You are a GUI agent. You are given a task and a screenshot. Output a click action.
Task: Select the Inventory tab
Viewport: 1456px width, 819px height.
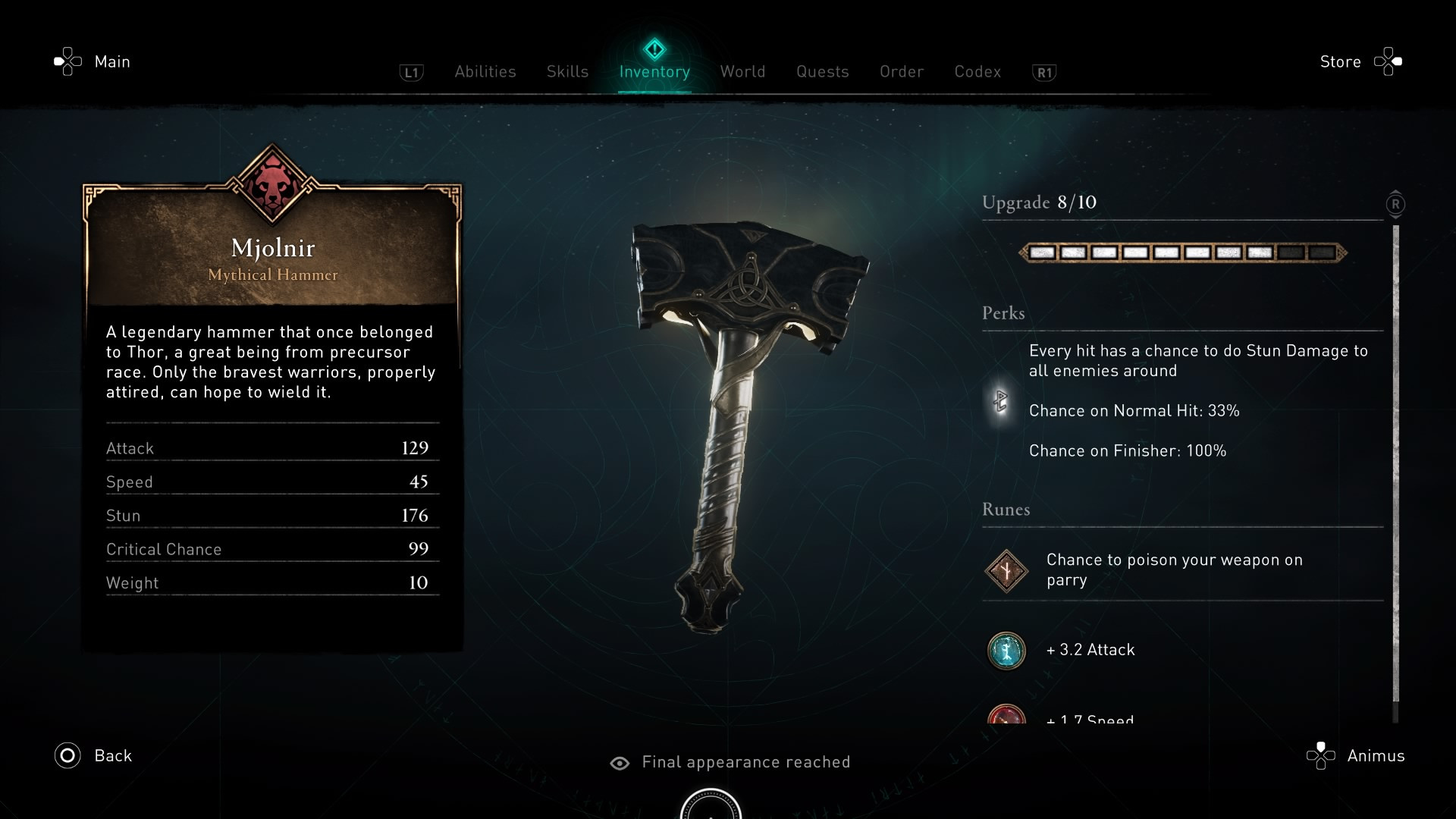pyautogui.click(x=654, y=71)
